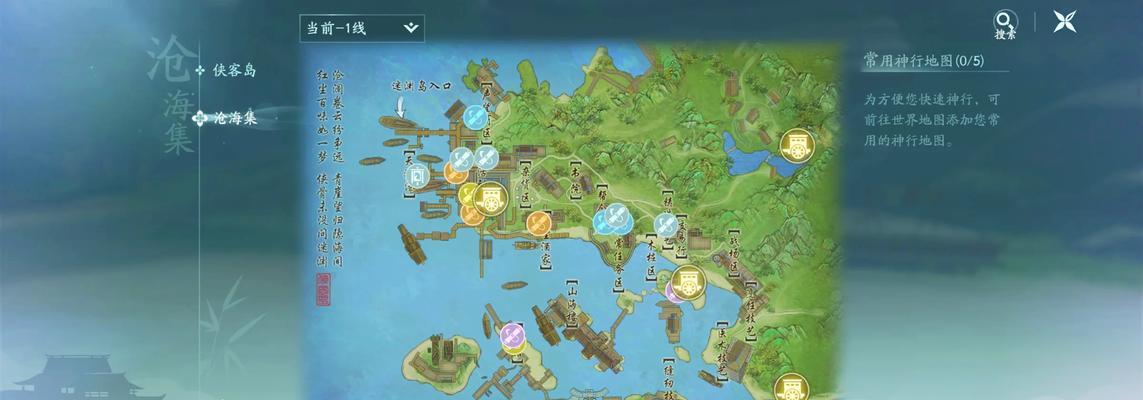Choose the carriage marker at the map's bottom edge
Viewport: 1143px width, 400px height.
click(791, 386)
